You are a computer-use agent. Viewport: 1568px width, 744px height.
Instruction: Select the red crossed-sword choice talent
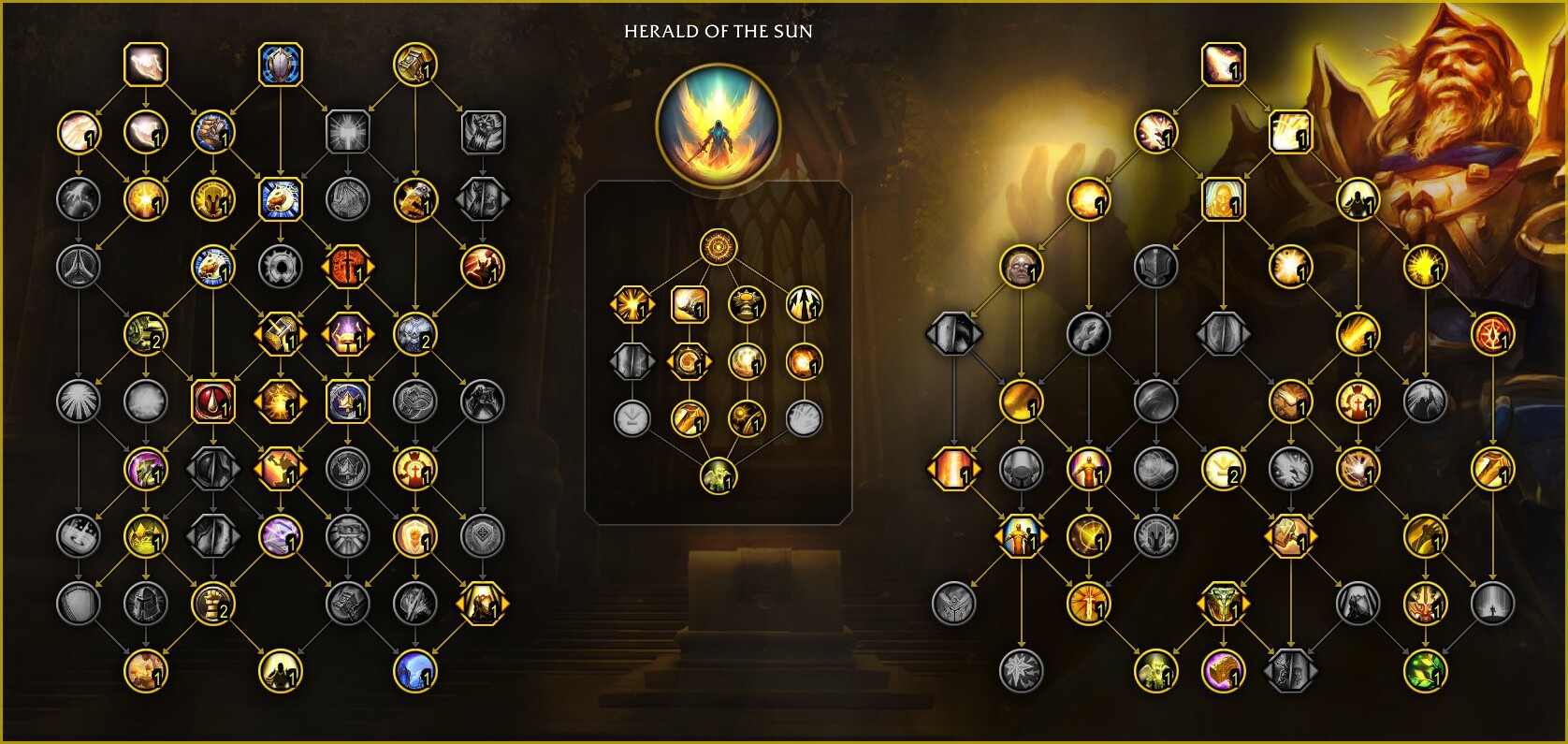coord(348,268)
